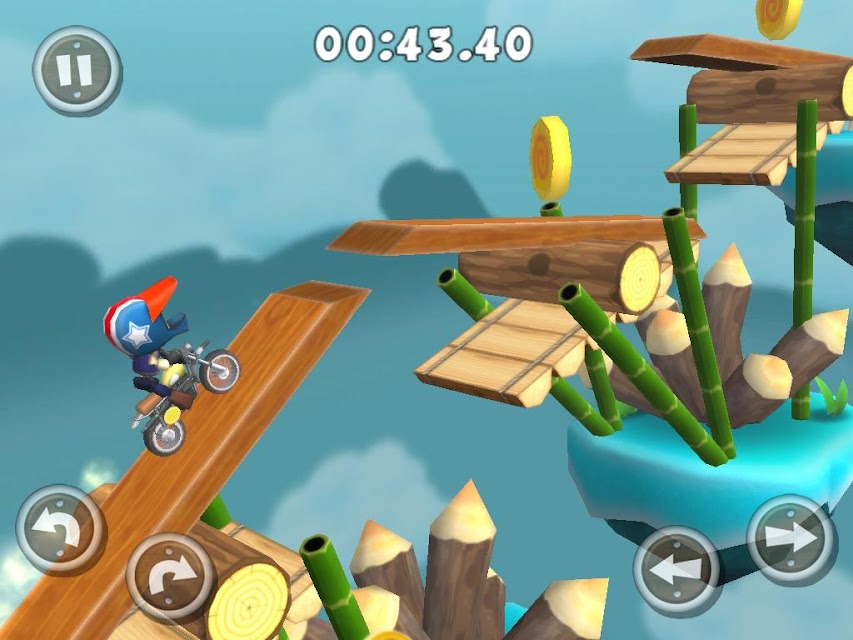
Task: Pause the game with the pause button
Action: point(76,70)
